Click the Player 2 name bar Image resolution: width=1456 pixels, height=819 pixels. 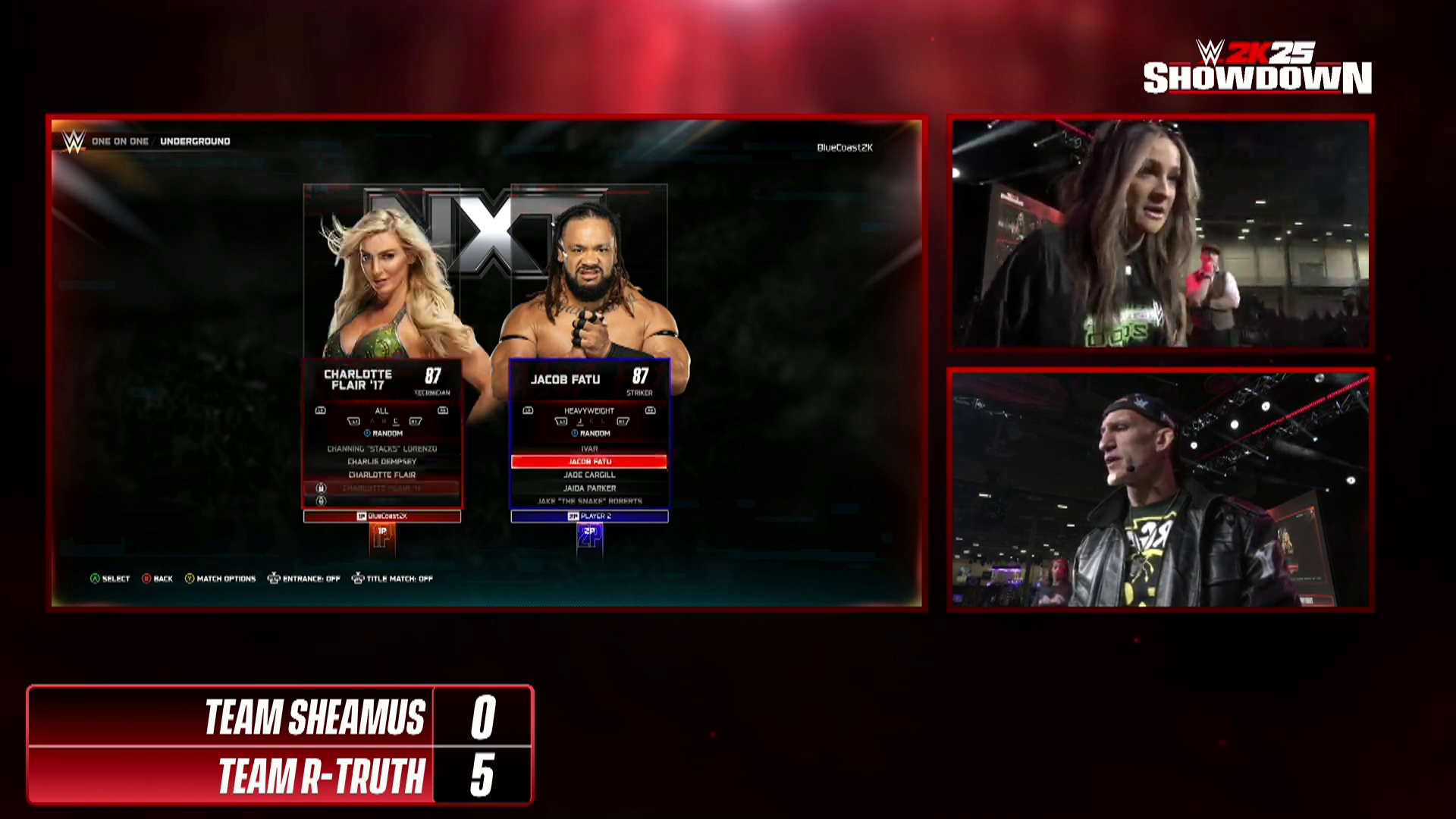(x=589, y=516)
